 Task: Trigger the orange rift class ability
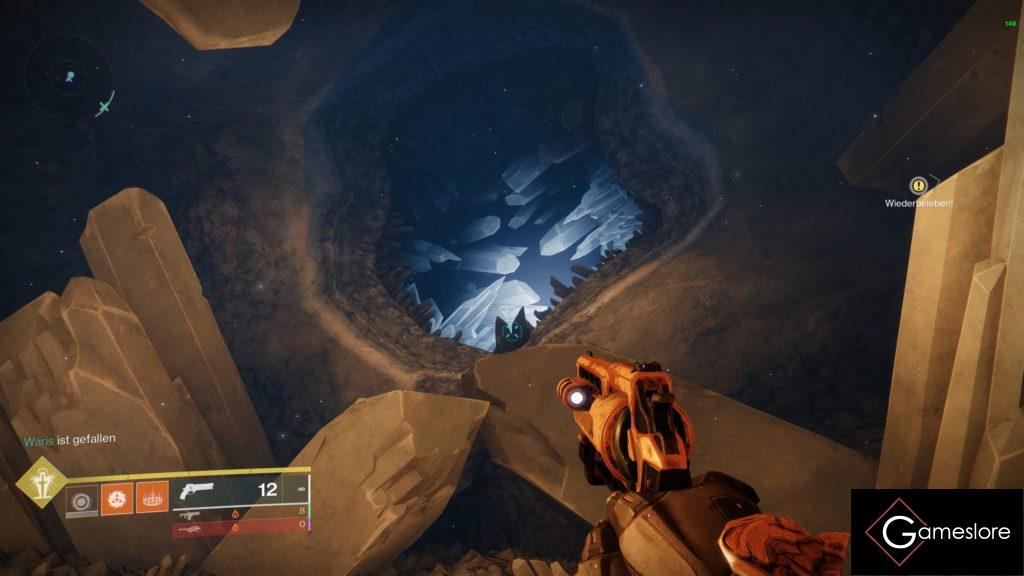[x=150, y=498]
